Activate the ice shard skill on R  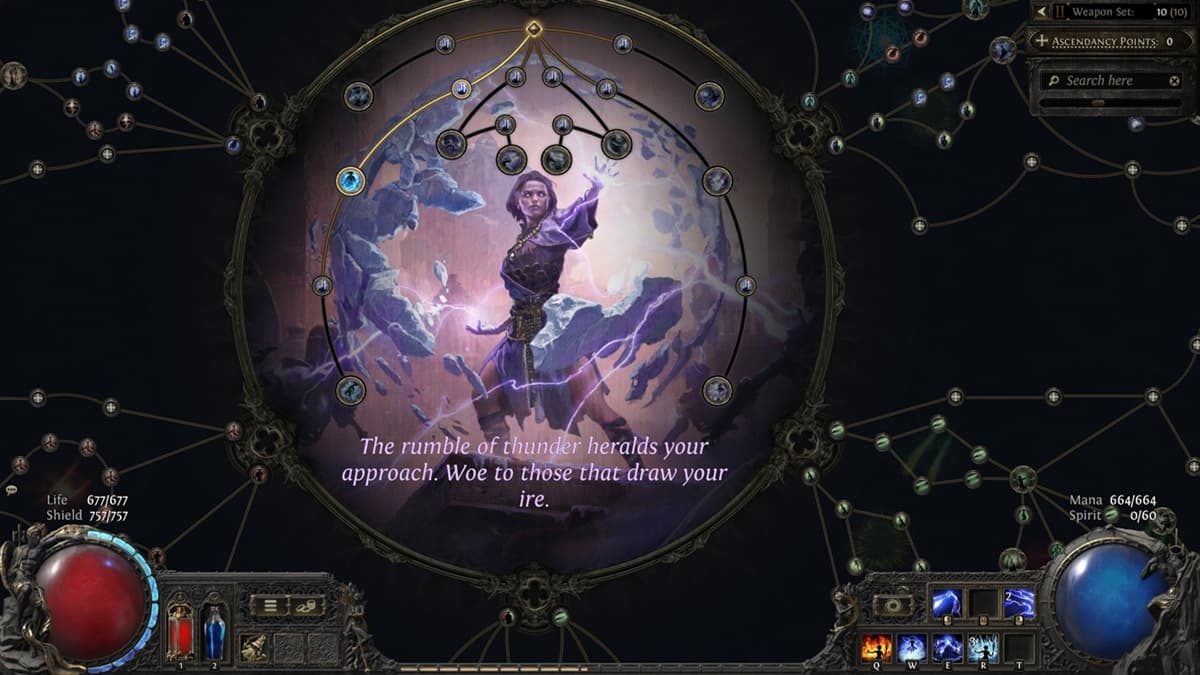pos(982,648)
